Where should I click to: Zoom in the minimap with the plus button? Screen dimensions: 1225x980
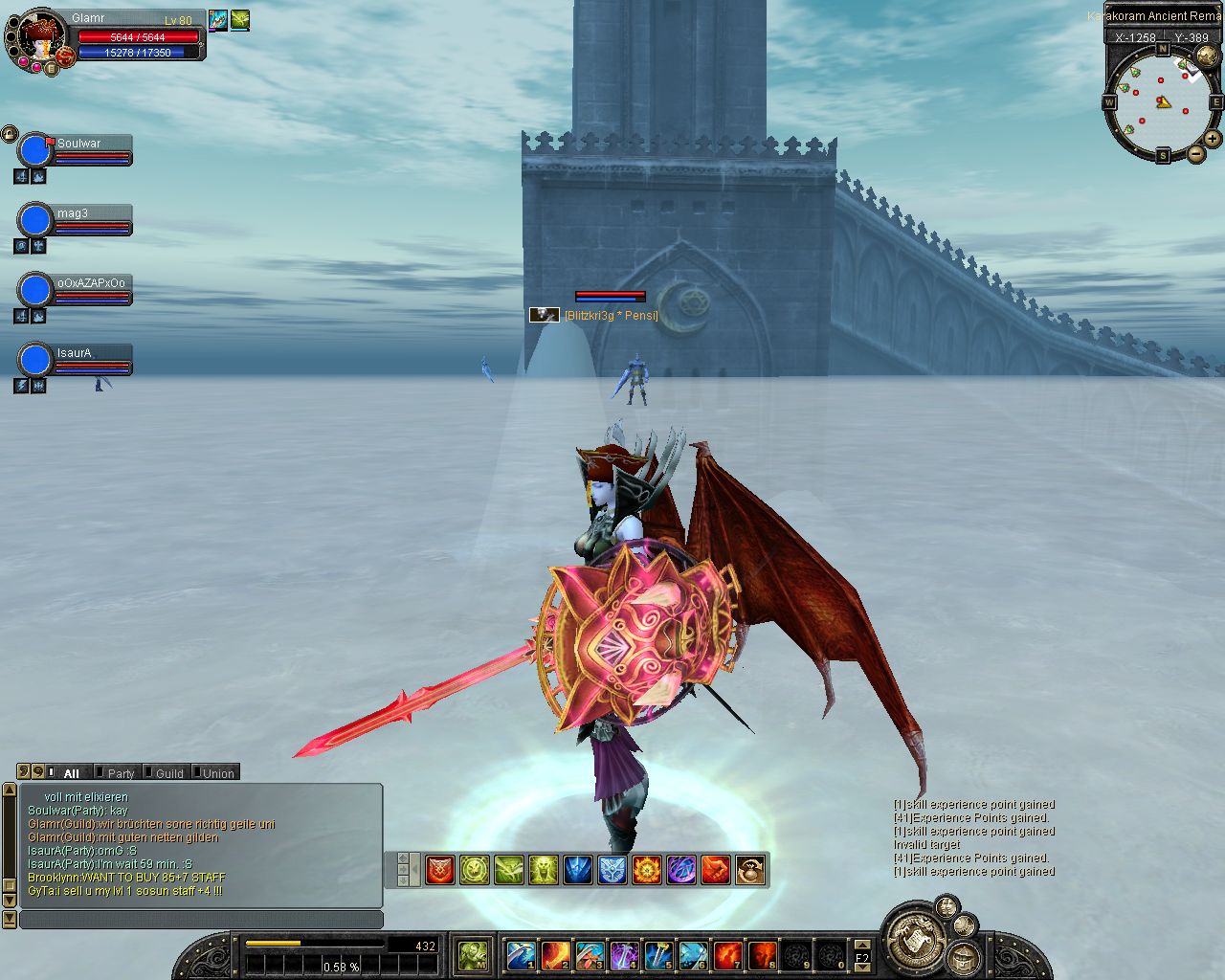(x=1213, y=139)
